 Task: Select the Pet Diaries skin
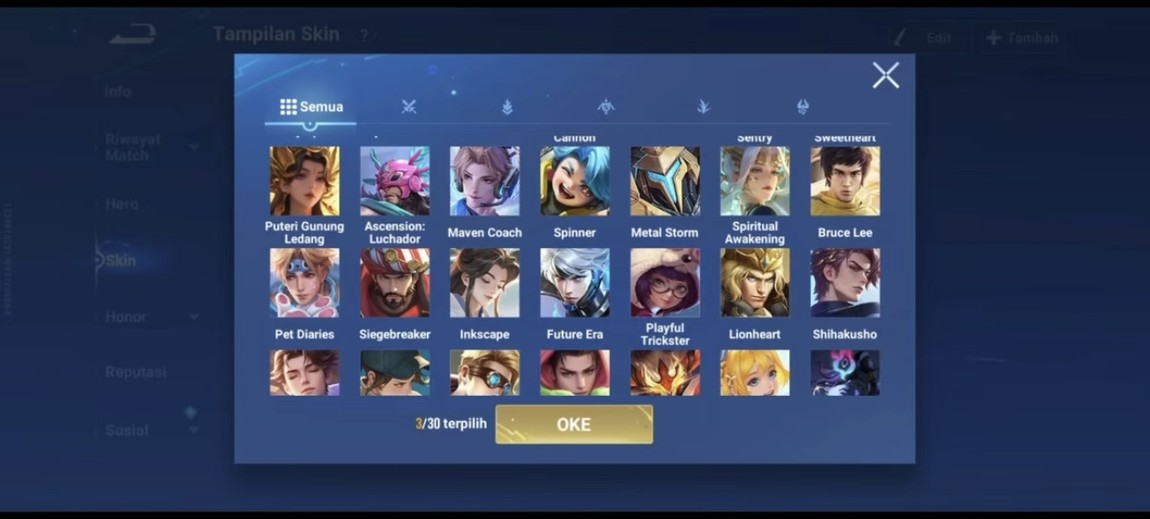pos(304,283)
